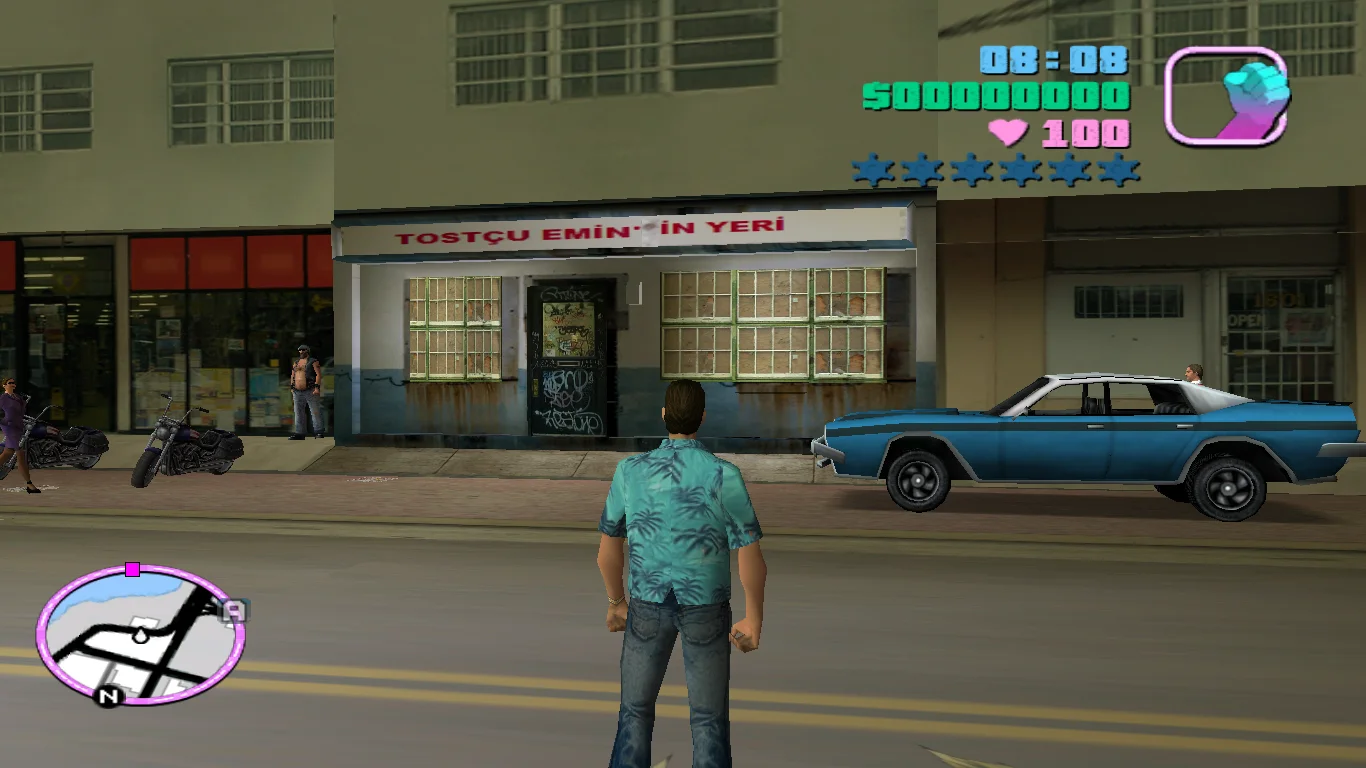This screenshot has width=1366, height=768.
Task: Click the North compass marker on the radar
Action: (x=108, y=695)
